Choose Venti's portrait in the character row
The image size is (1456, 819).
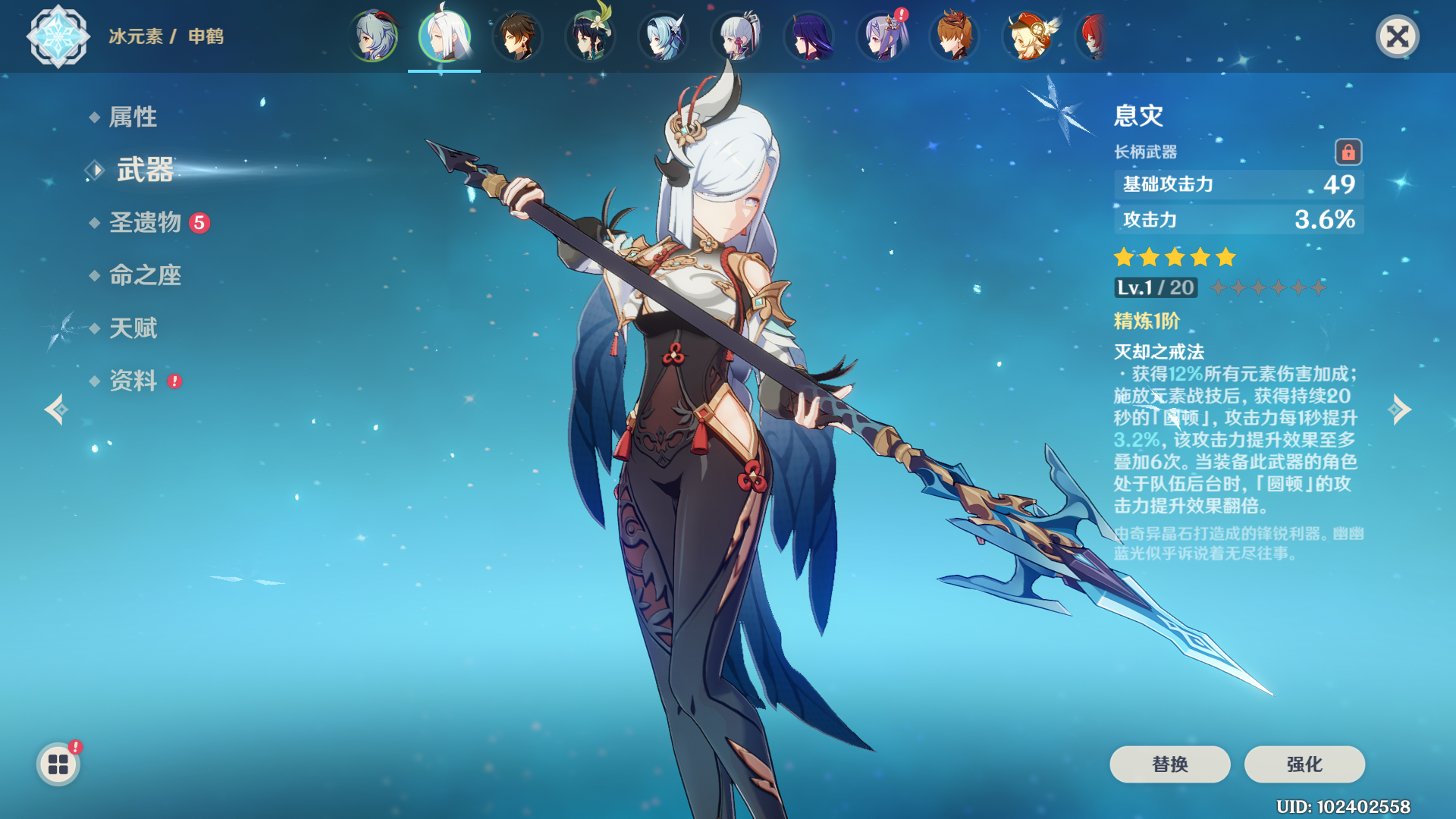pos(590,36)
